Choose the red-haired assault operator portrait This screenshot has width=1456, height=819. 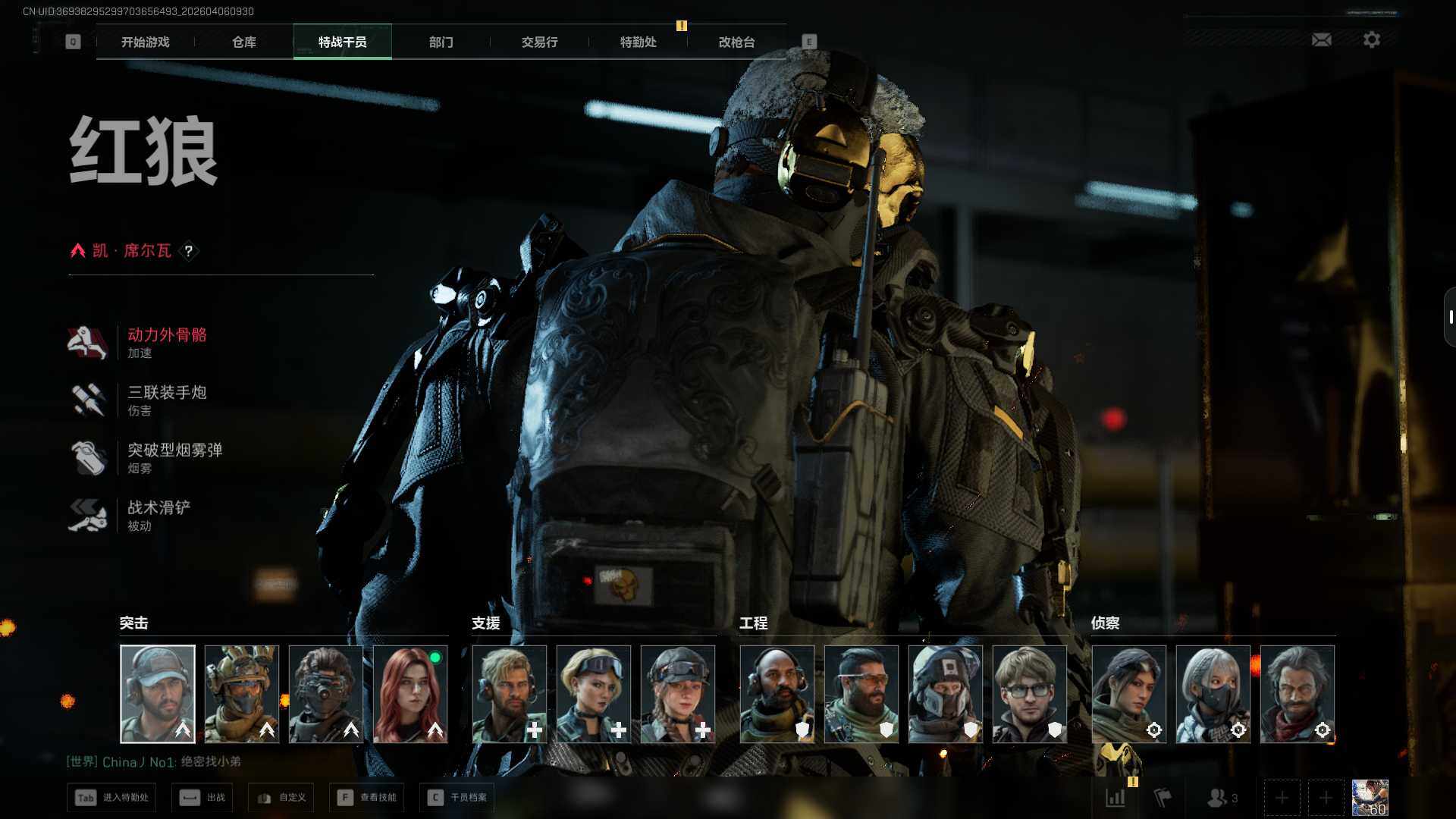coord(410,694)
